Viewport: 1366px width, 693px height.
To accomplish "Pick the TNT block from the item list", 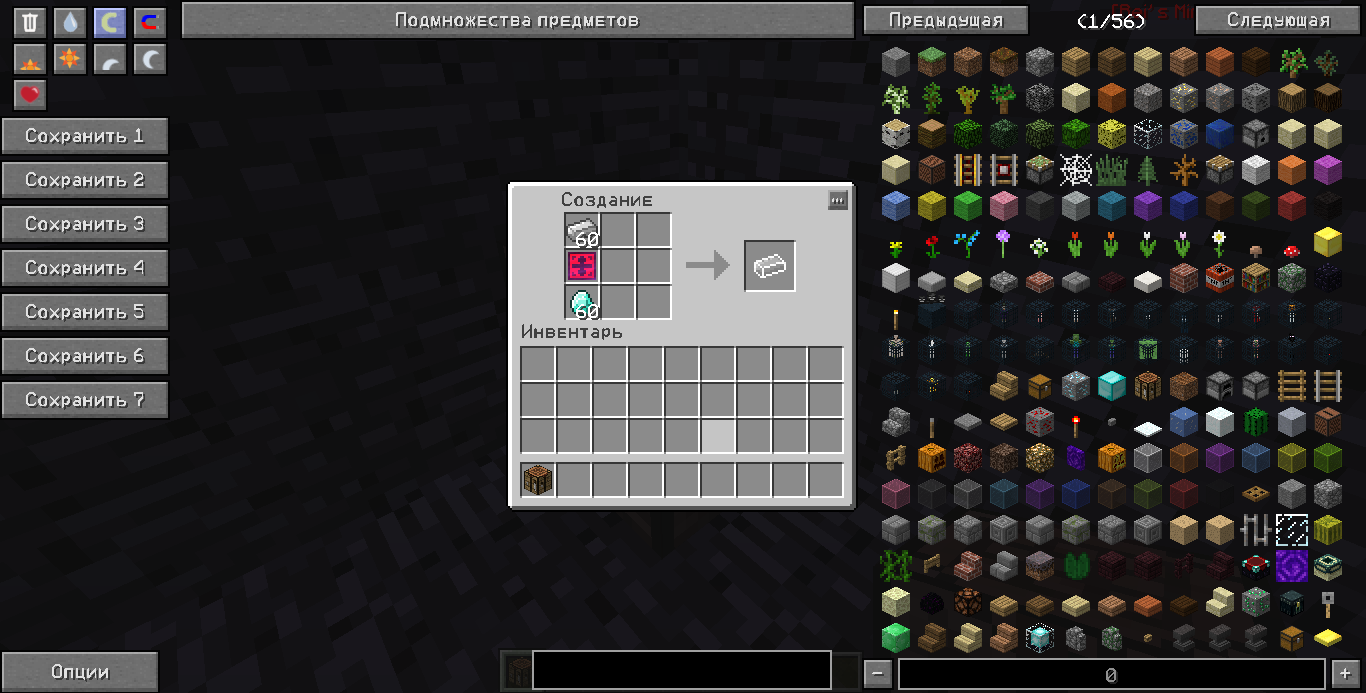I will (x=1219, y=277).
